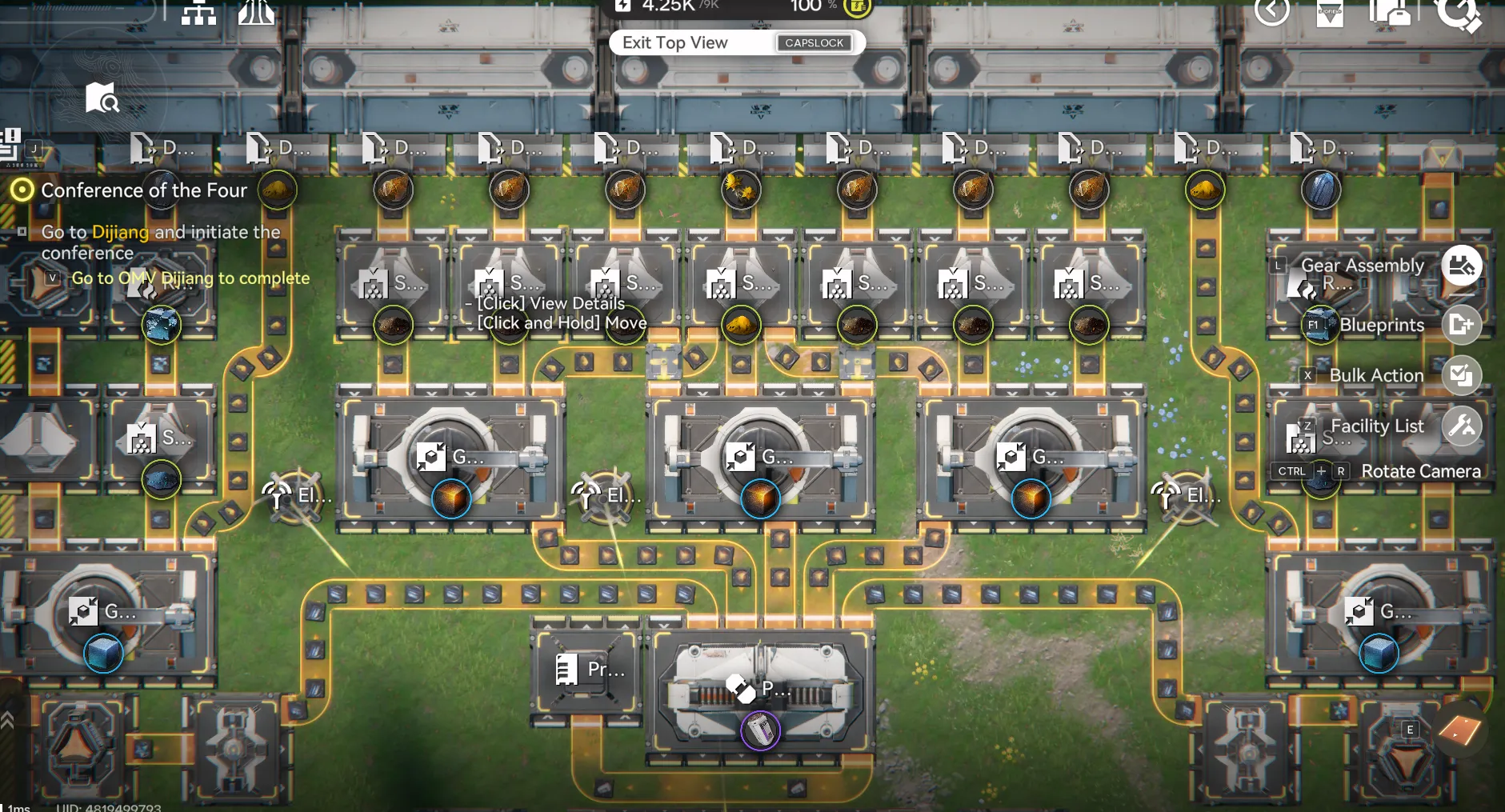This screenshot has height=812, width=1505.
Task: Select the conveyor network overview icon in top bar
Action: tap(199, 13)
